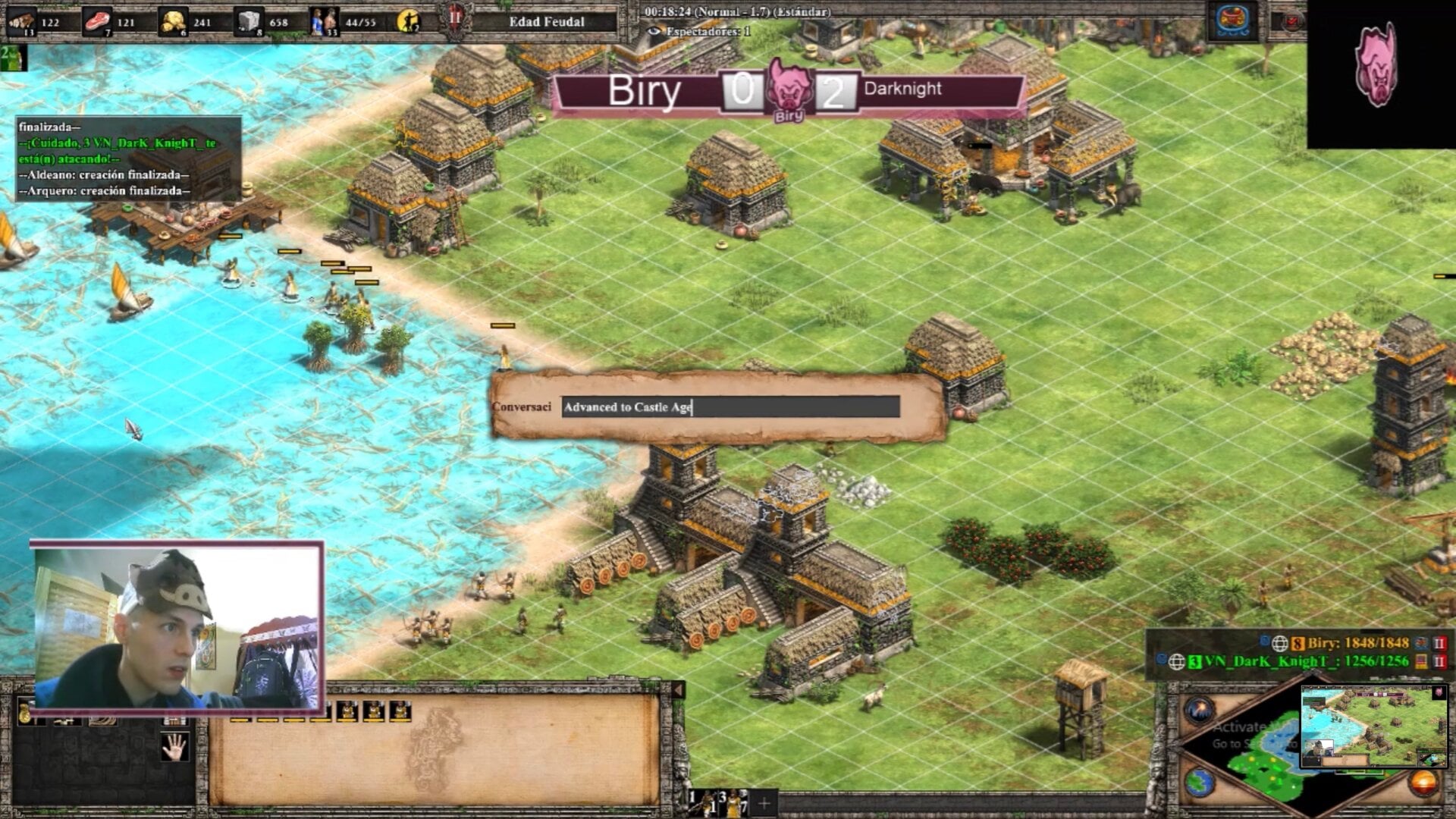
Task: Select the gold resource icon
Action: coord(173,21)
